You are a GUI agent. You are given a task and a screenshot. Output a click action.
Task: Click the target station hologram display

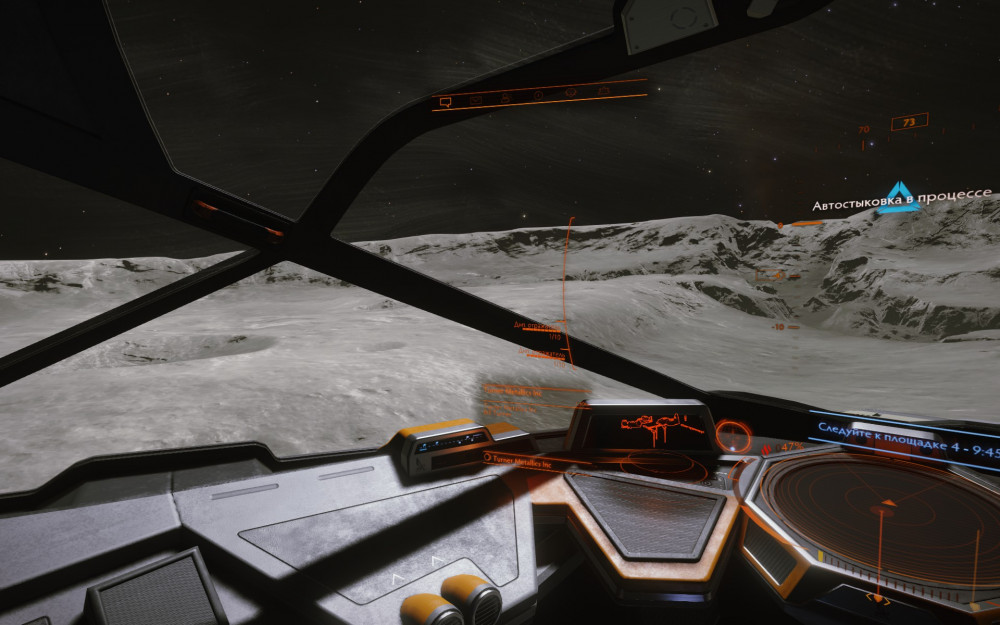point(650,427)
